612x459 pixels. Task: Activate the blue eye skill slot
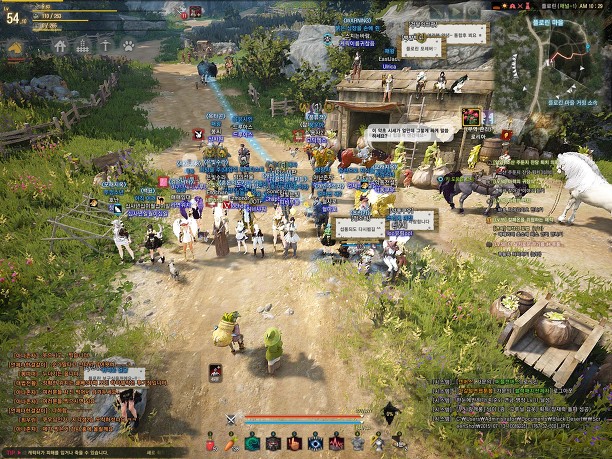(x=315, y=442)
